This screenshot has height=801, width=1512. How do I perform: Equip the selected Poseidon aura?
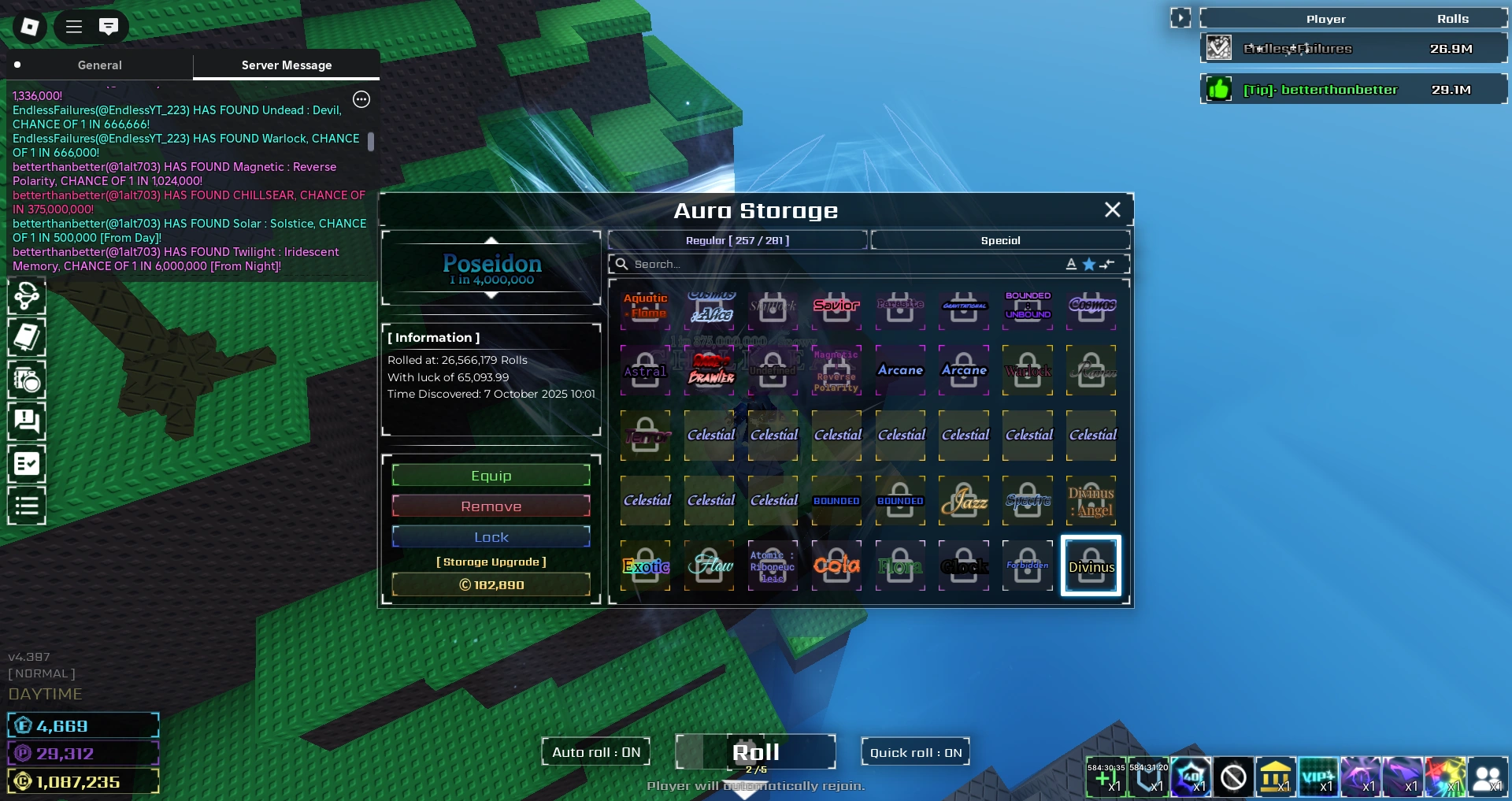[x=491, y=475]
